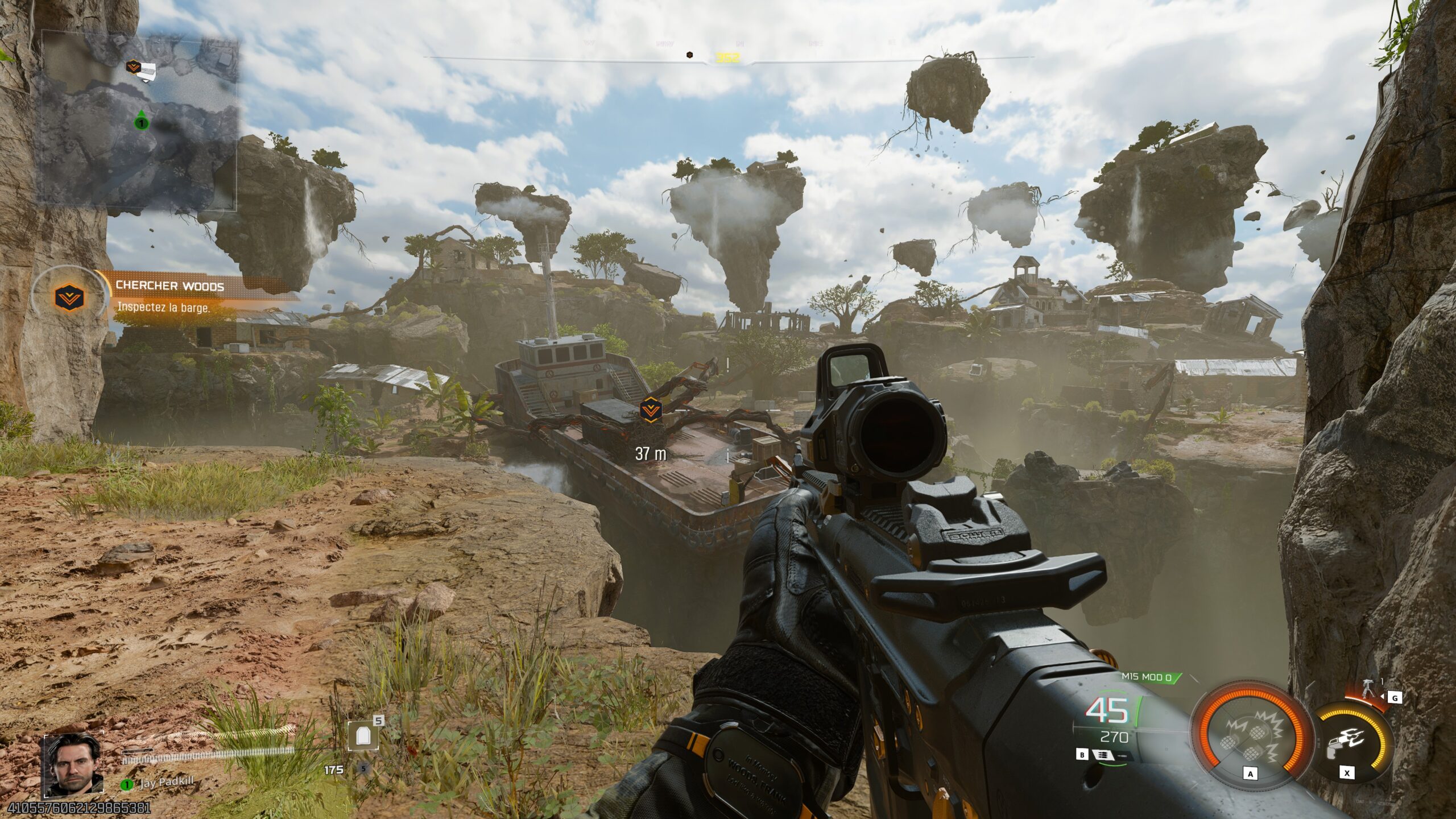Open the minimap in the corner
The height and width of the screenshot is (819, 1456).
coord(139,119)
